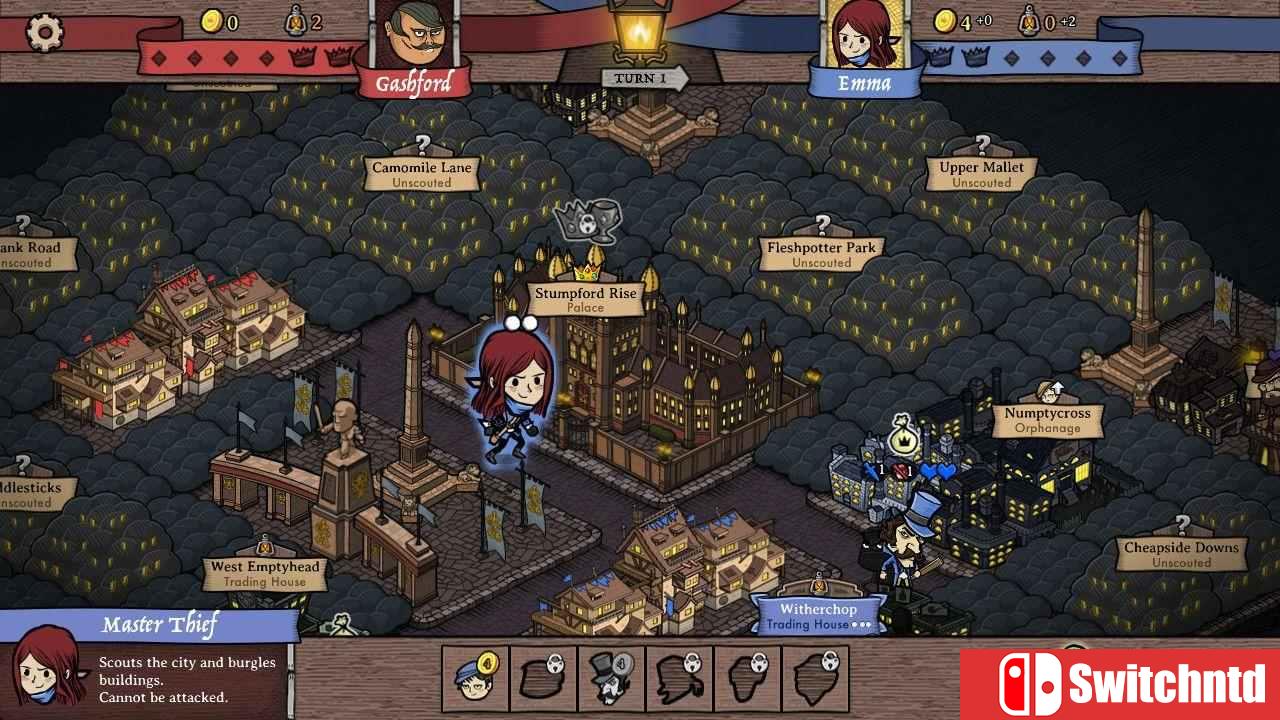Click the Cheapside Downs Unscouted banner

[x=1180, y=554]
